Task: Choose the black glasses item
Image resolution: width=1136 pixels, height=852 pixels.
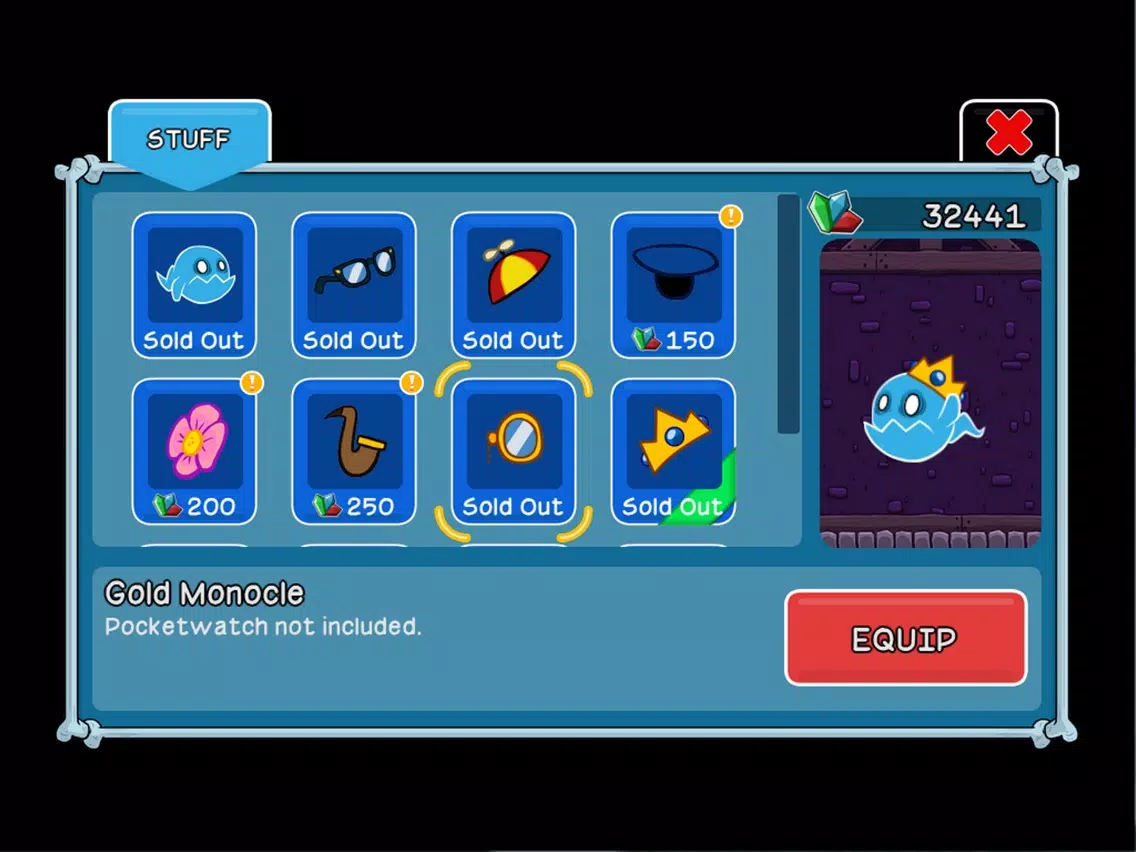Action: (x=354, y=285)
